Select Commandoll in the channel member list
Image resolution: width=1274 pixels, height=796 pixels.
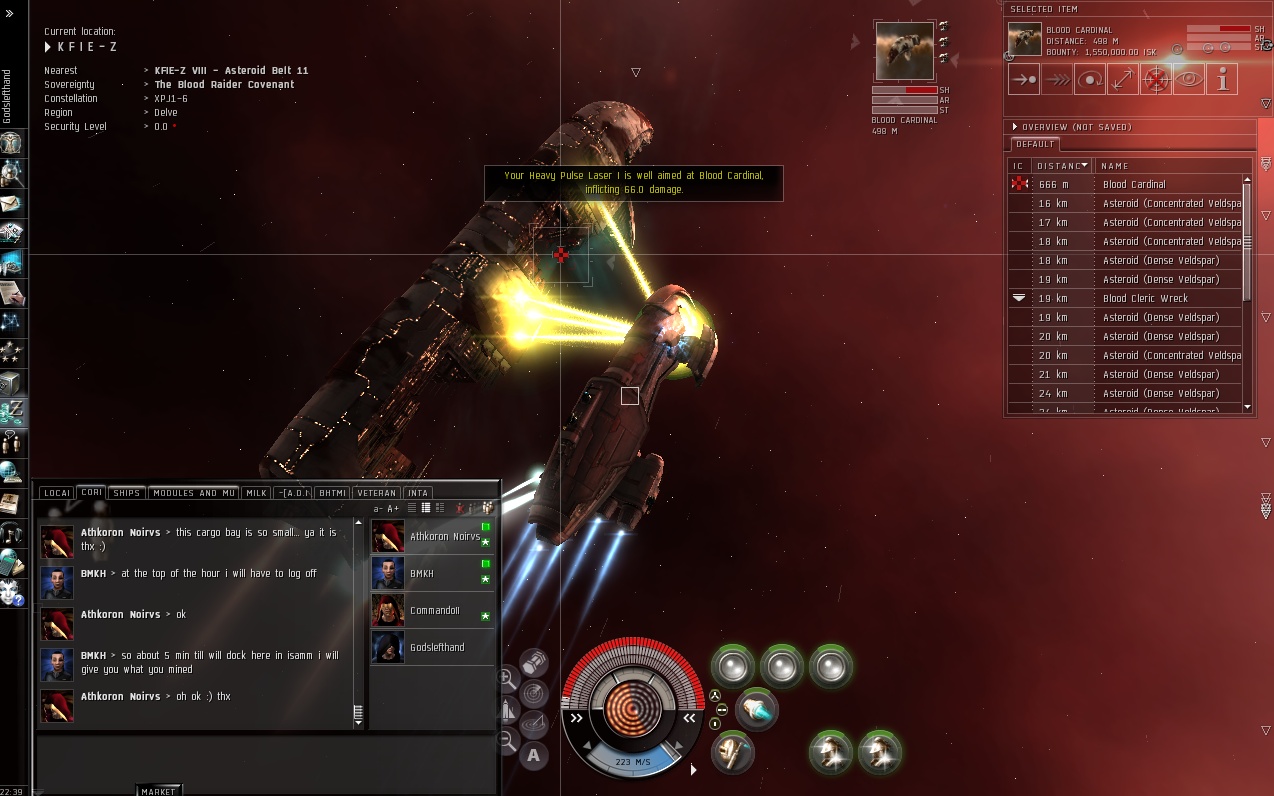click(434, 611)
